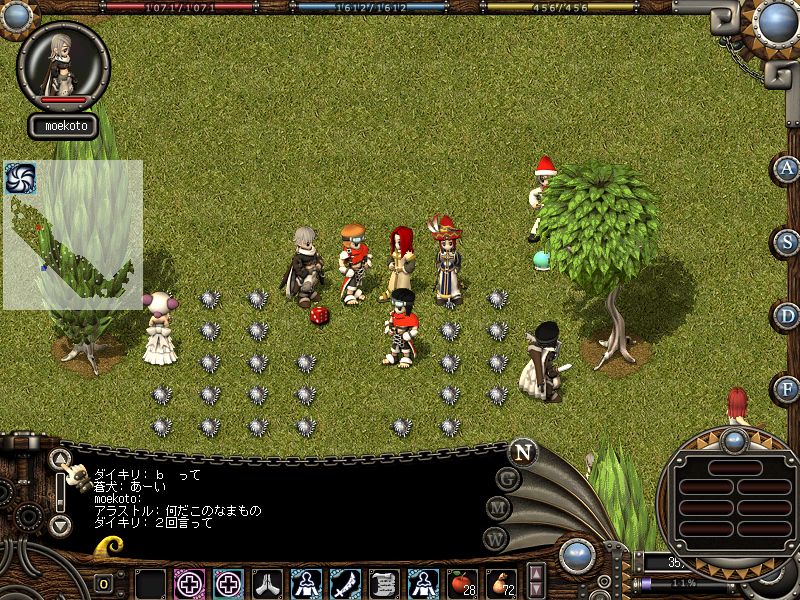This screenshot has width=800, height=600.
Task: Activate the F button on the side bar
Action: (788, 388)
